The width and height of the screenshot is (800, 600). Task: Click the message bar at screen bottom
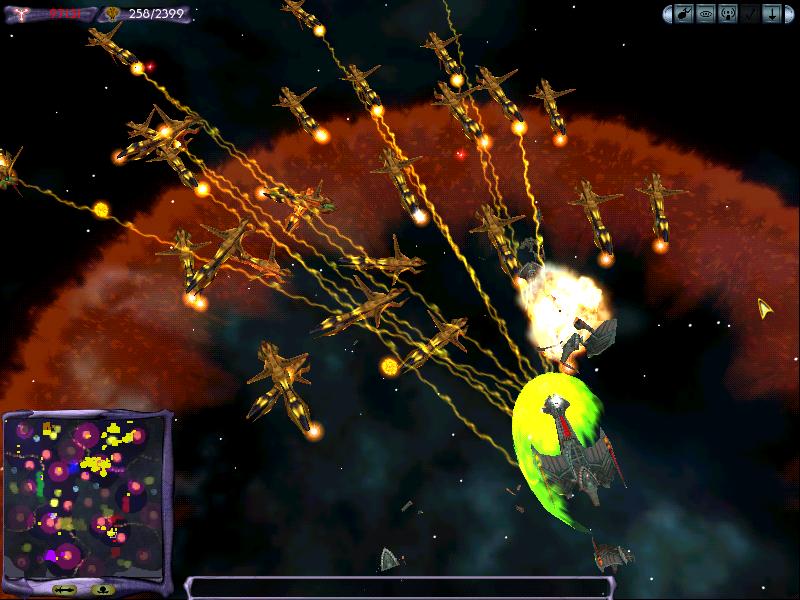pyautogui.click(x=398, y=588)
